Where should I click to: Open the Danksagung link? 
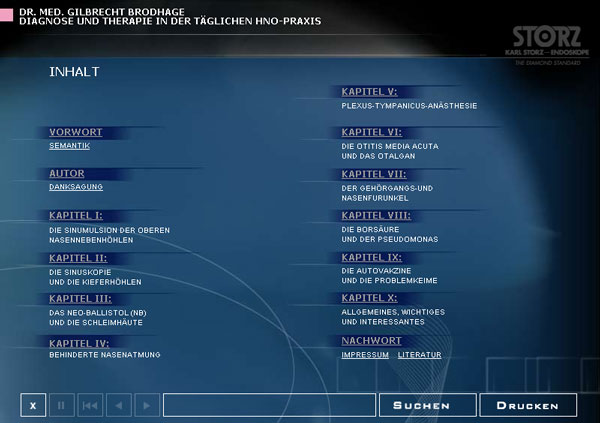(76, 187)
